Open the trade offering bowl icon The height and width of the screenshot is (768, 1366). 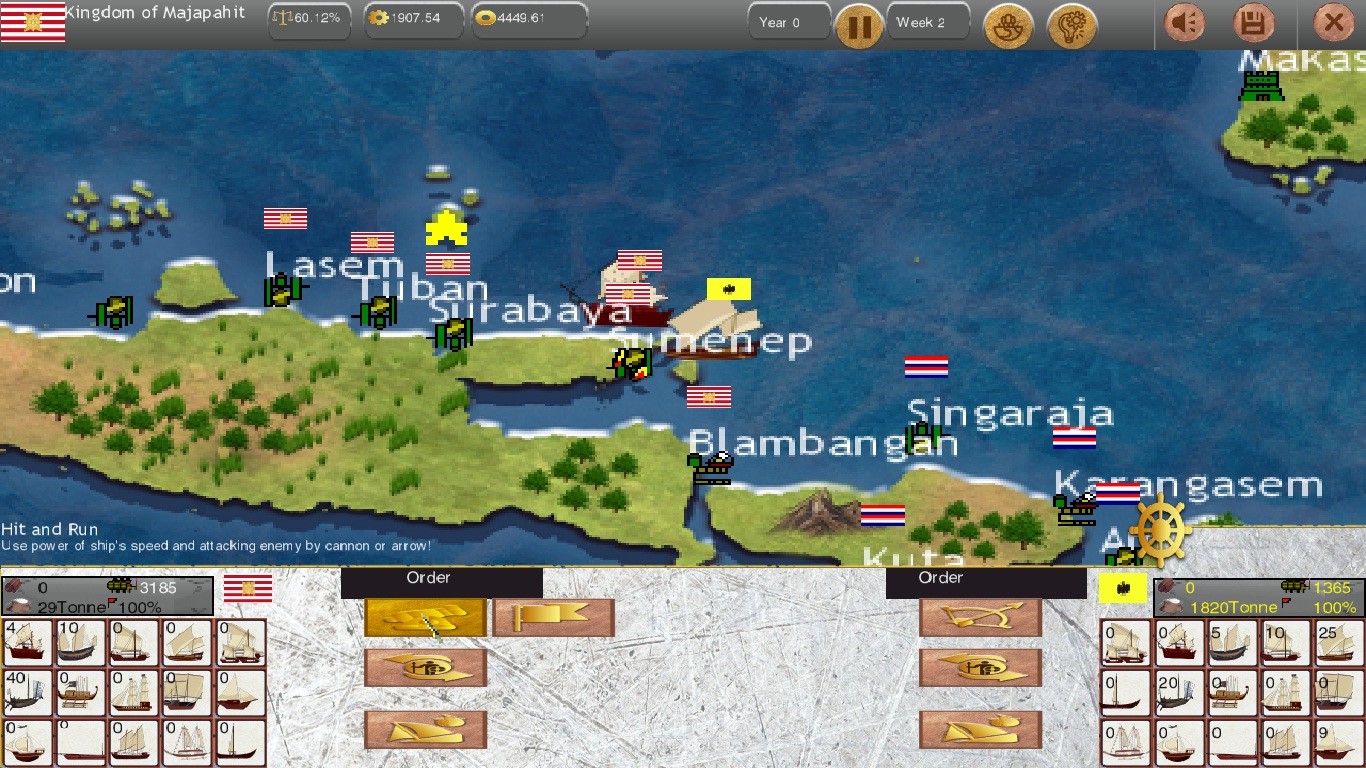pos(1008,27)
